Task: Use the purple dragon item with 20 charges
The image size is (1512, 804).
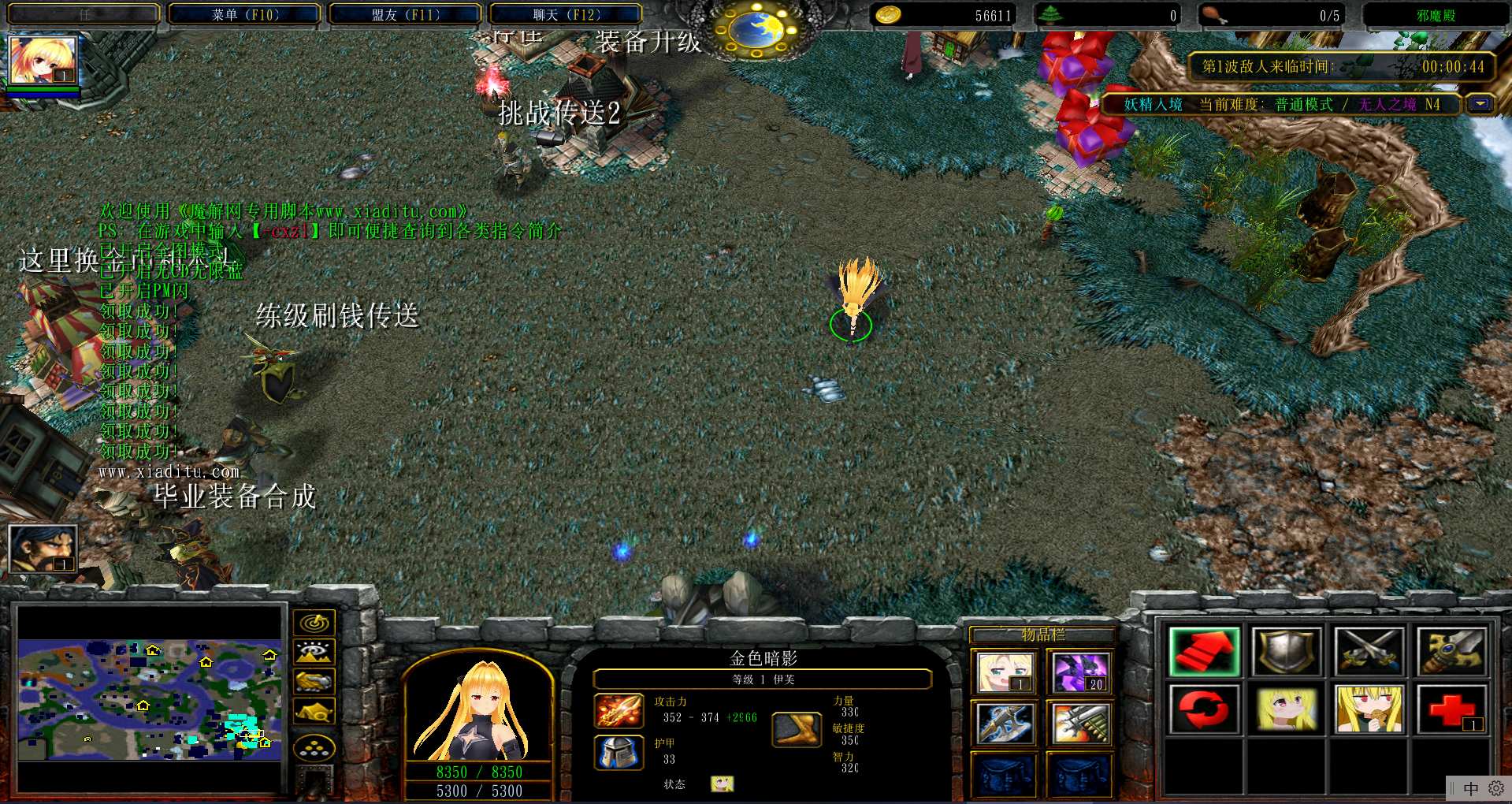Action: tap(1079, 672)
